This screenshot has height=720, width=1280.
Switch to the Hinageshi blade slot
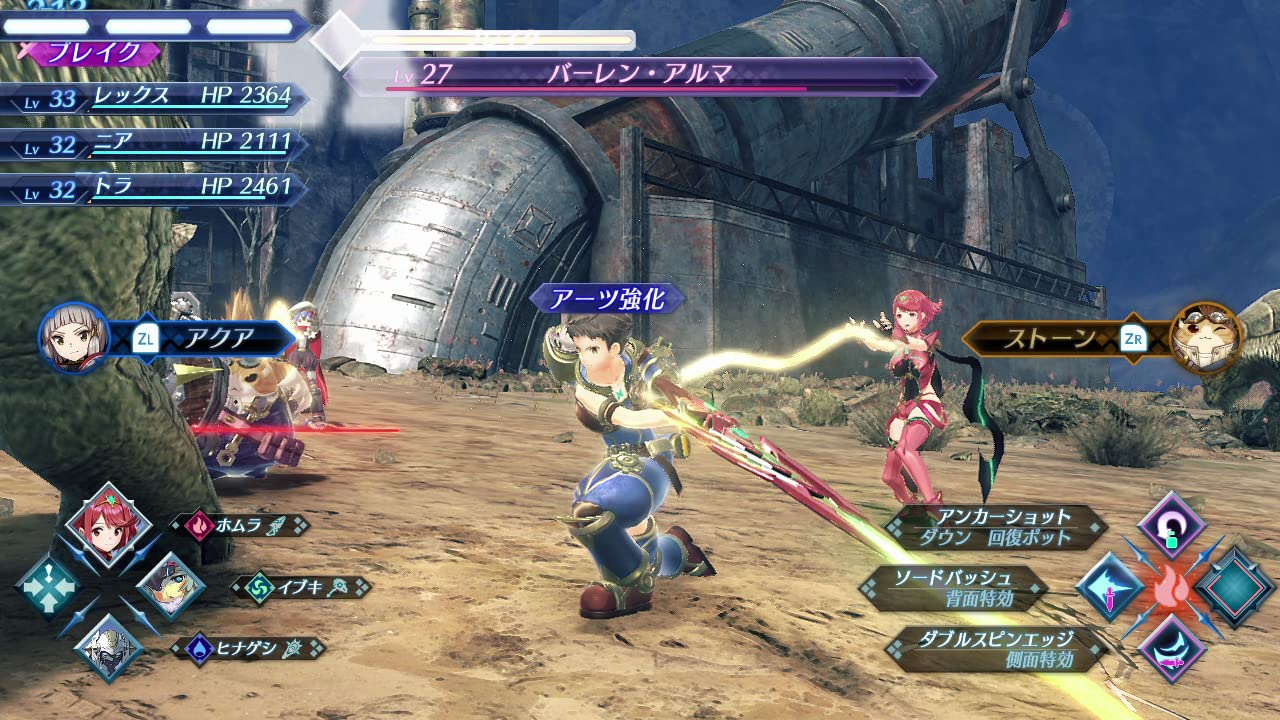(108, 648)
